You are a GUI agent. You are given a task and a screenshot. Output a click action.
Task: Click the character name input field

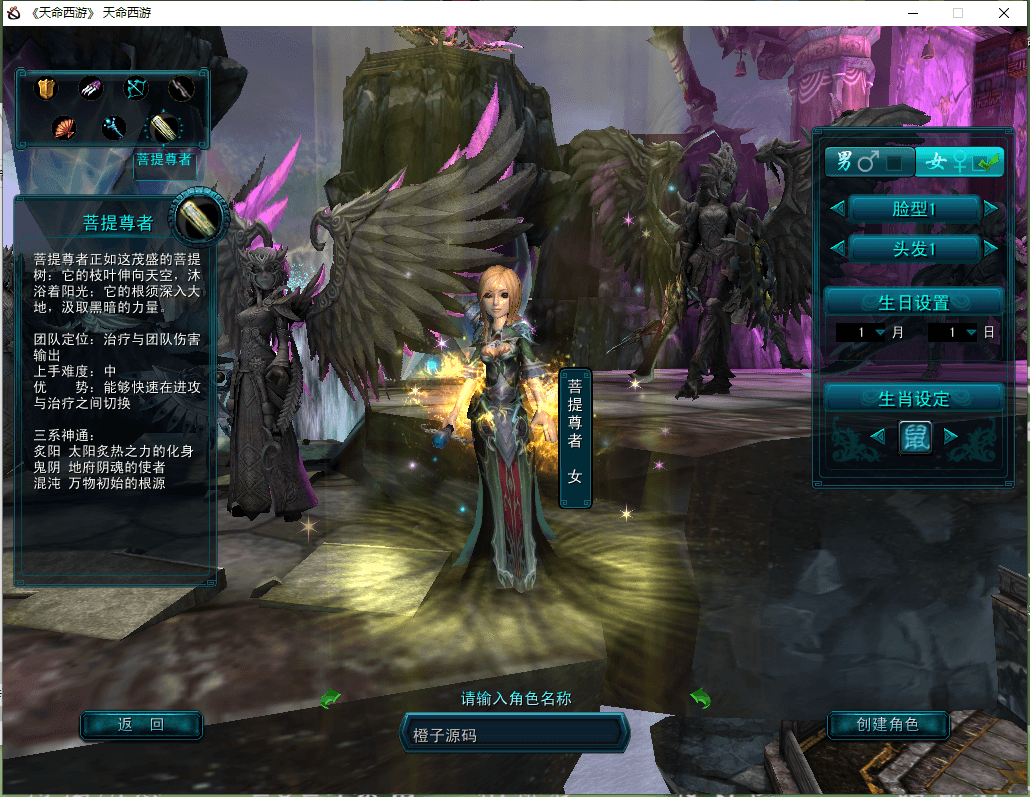pyautogui.click(x=514, y=735)
